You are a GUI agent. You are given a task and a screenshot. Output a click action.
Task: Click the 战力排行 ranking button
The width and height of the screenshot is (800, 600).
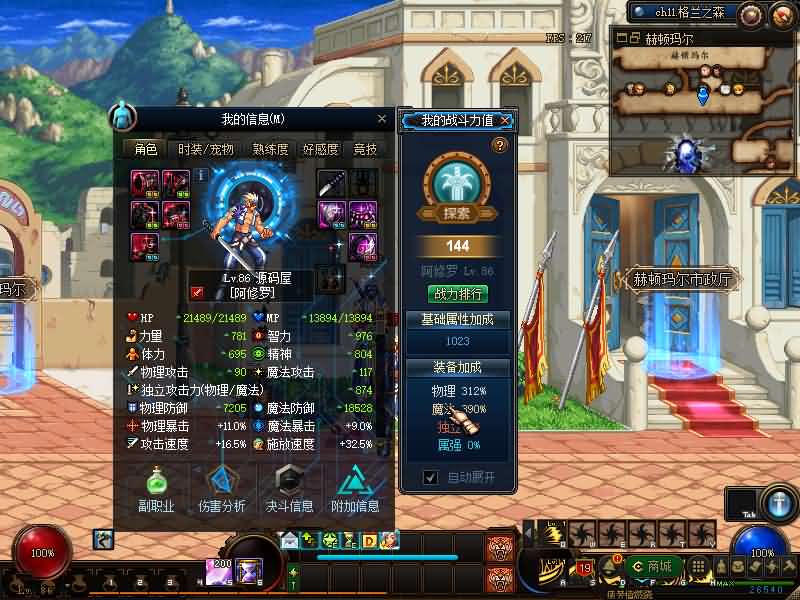coord(457,294)
